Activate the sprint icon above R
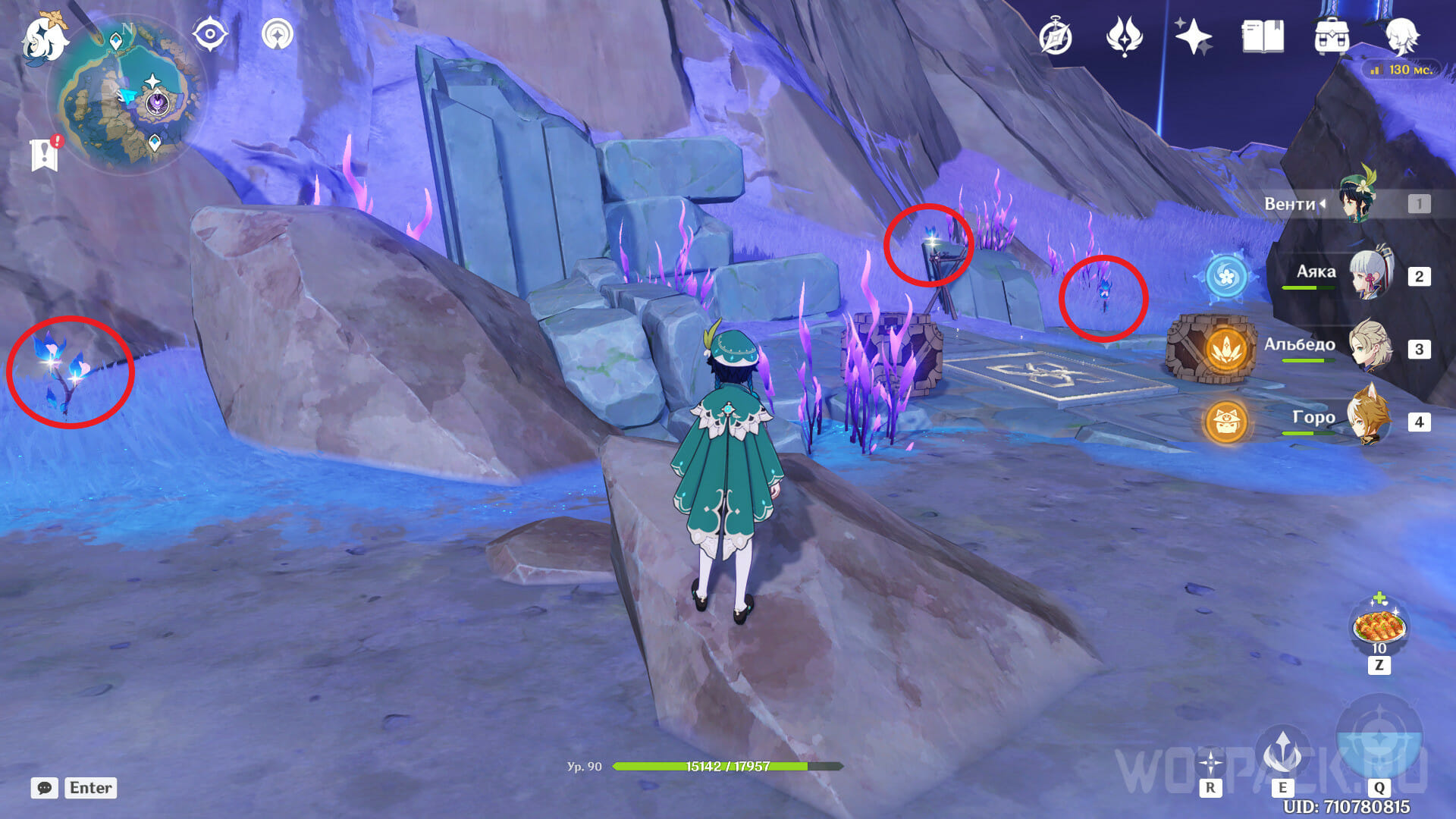Image resolution: width=1456 pixels, height=819 pixels. click(1210, 762)
